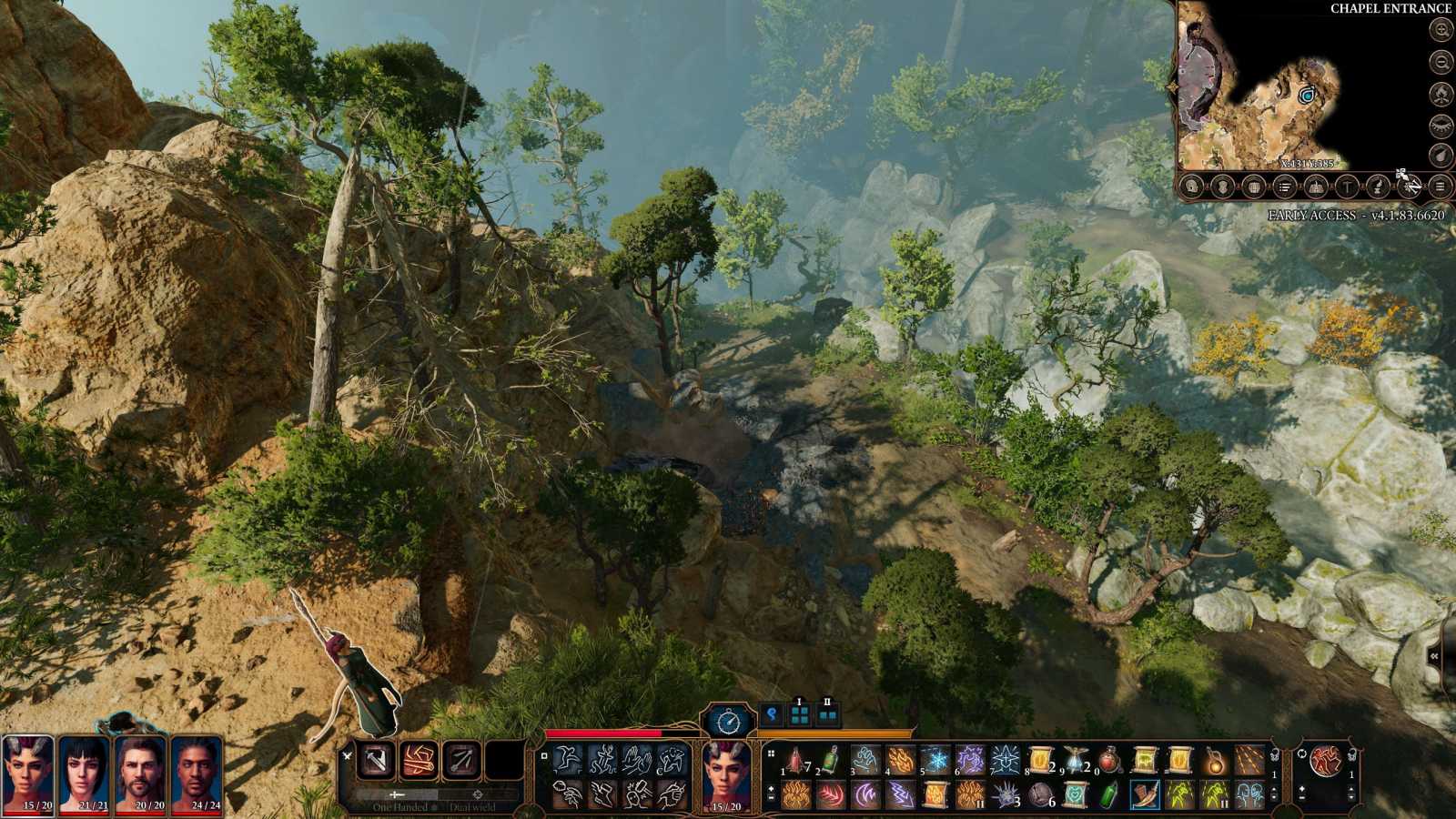The height and width of the screenshot is (819, 1456).
Task: Toggle the Dual wield option
Action: tap(471, 807)
